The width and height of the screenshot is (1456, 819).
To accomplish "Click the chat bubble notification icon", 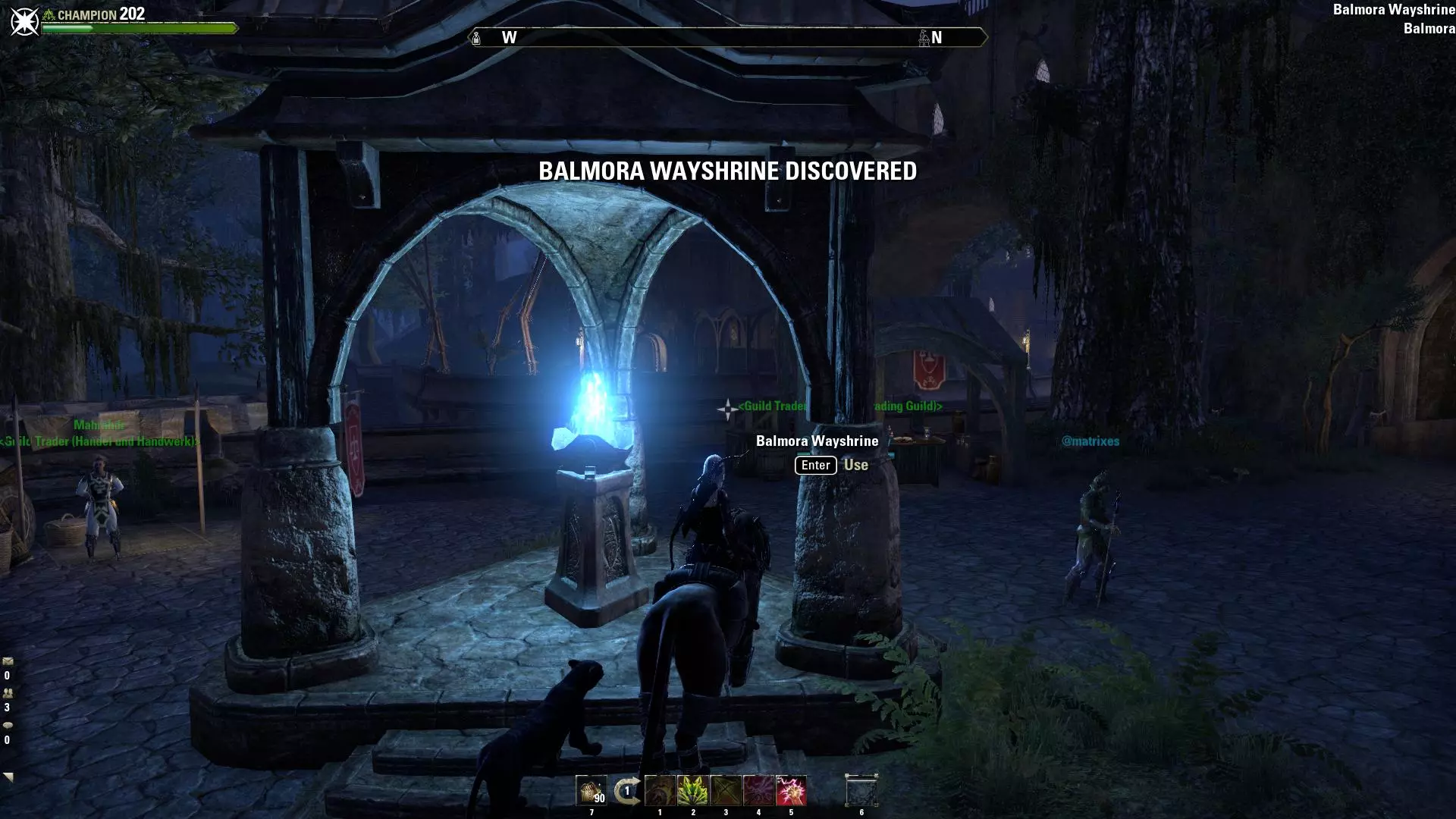I will 8,725.
